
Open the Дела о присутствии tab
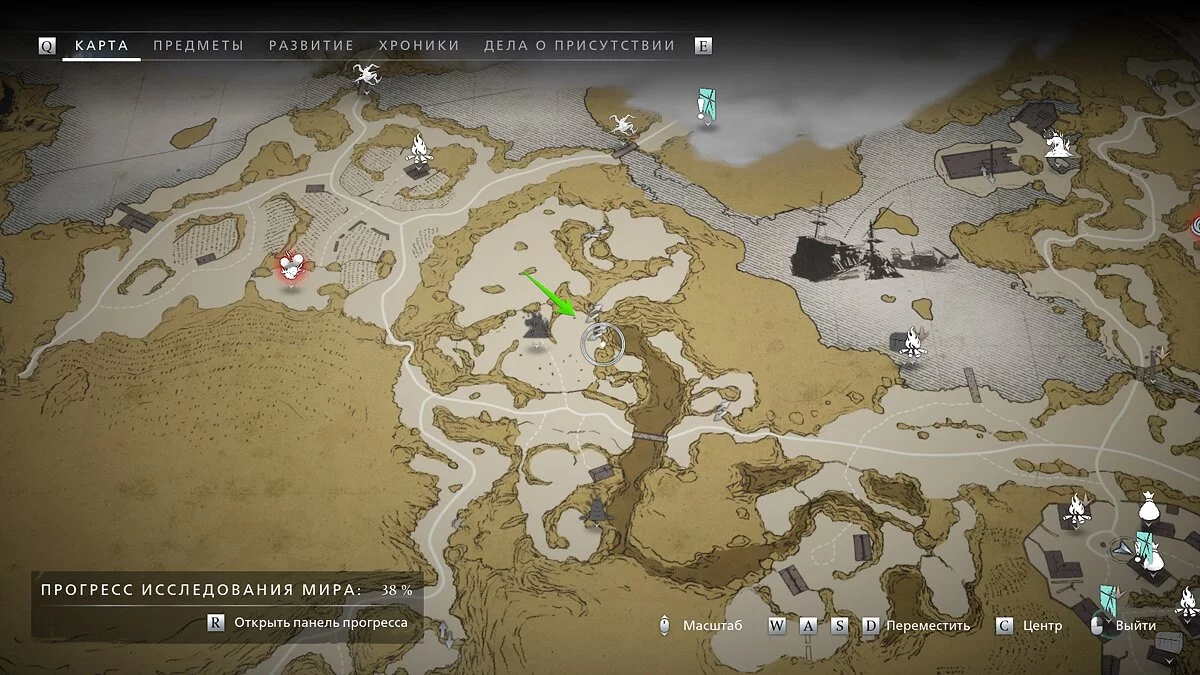click(579, 46)
